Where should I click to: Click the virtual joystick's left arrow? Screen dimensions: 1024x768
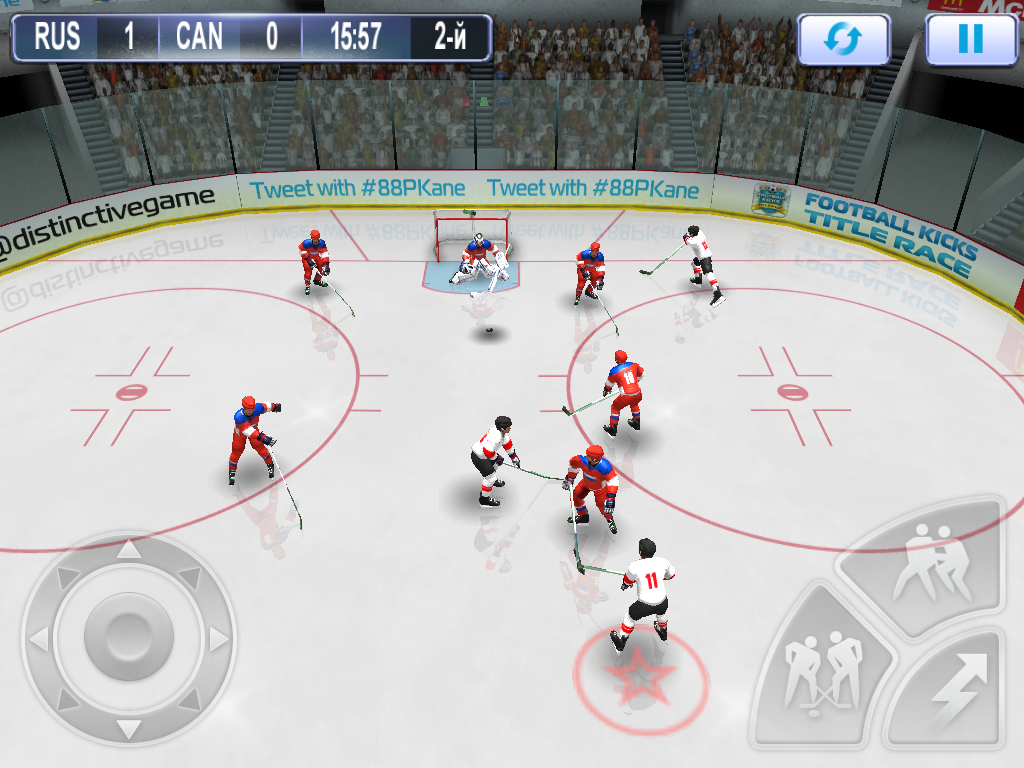(x=38, y=637)
